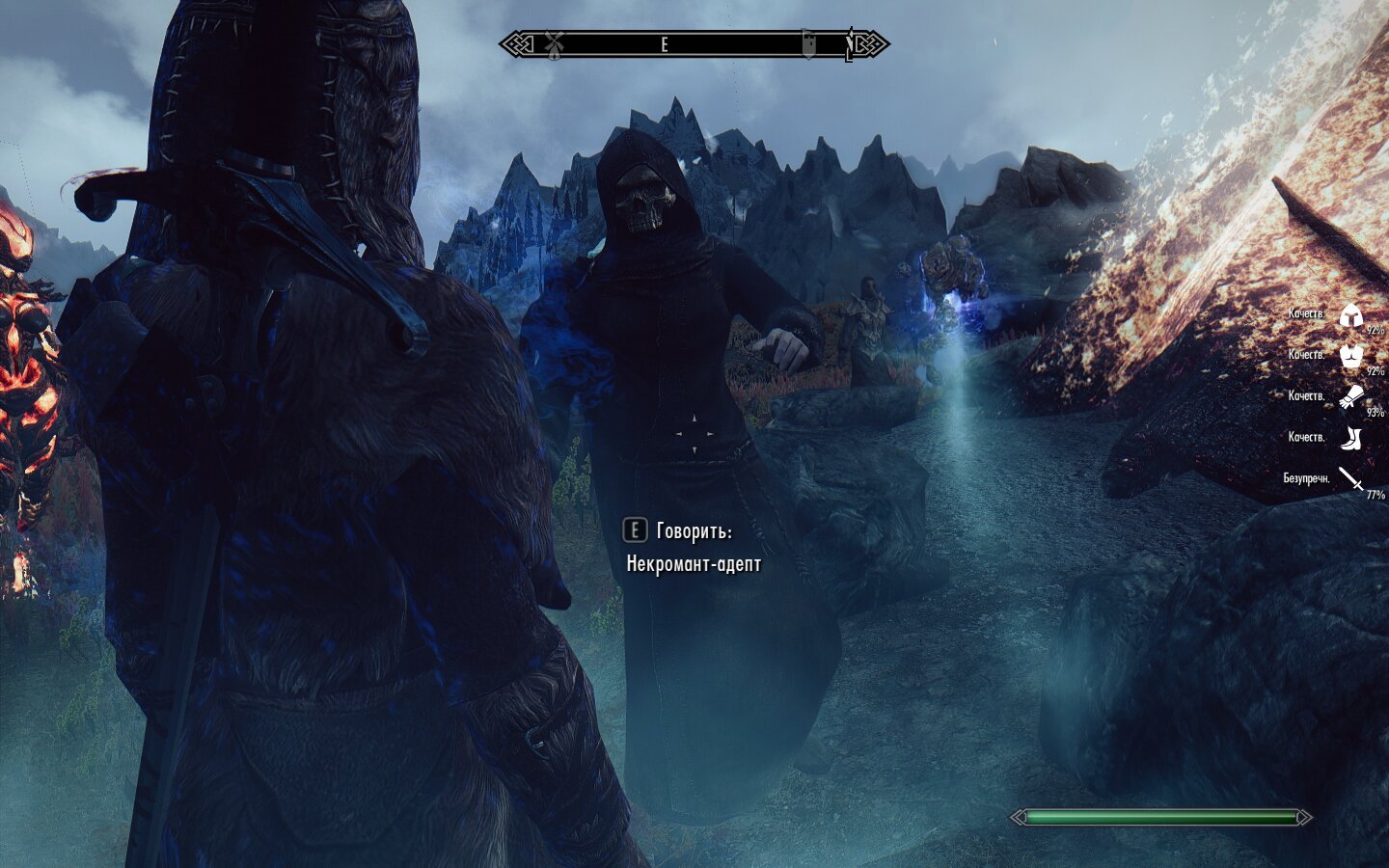The width and height of the screenshot is (1389, 868).
Task: Select the cuirass durability icon
Action: coord(1350,356)
